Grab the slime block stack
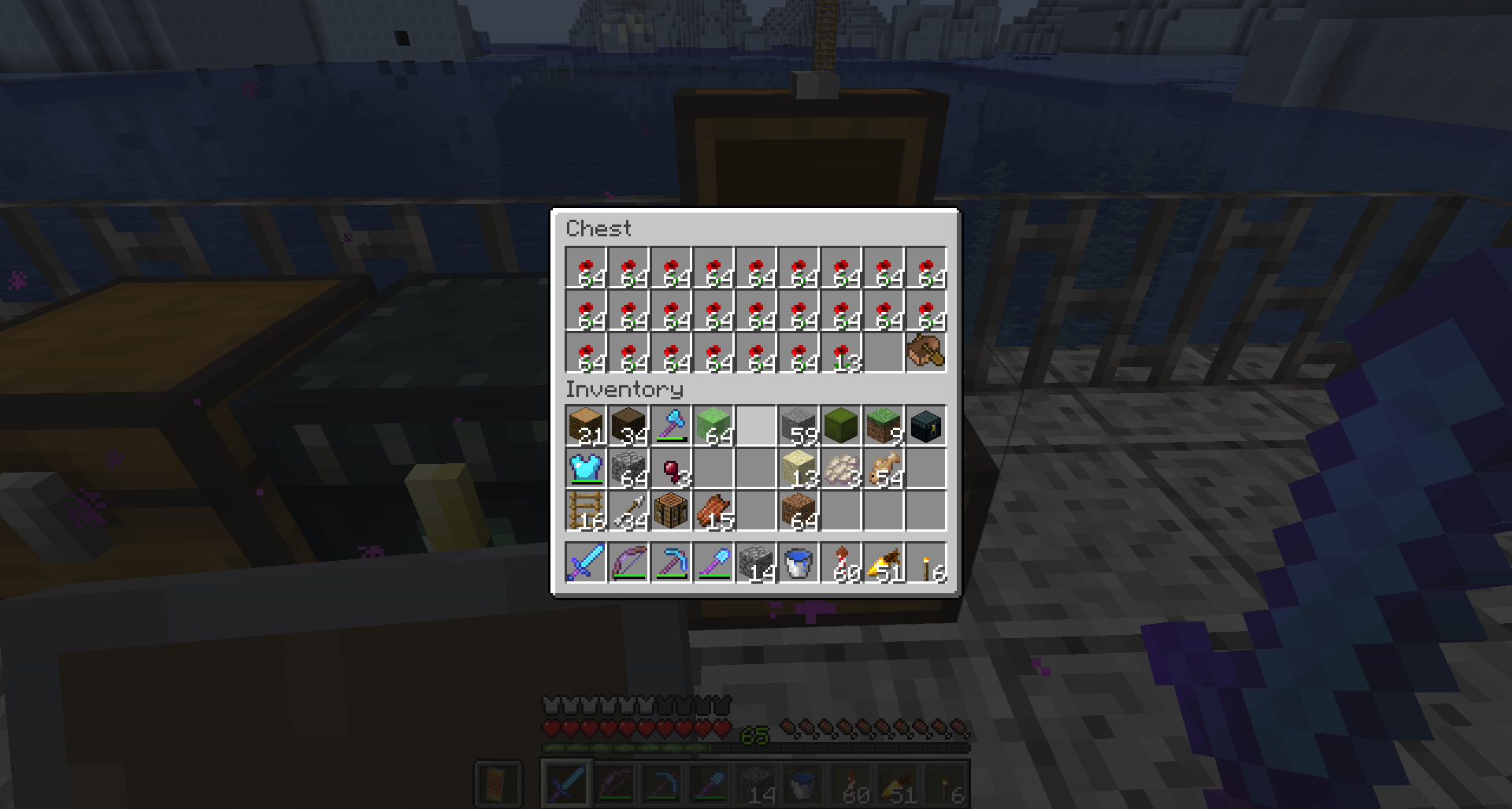This screenshot has width=1512, height=809. (713, 426)
